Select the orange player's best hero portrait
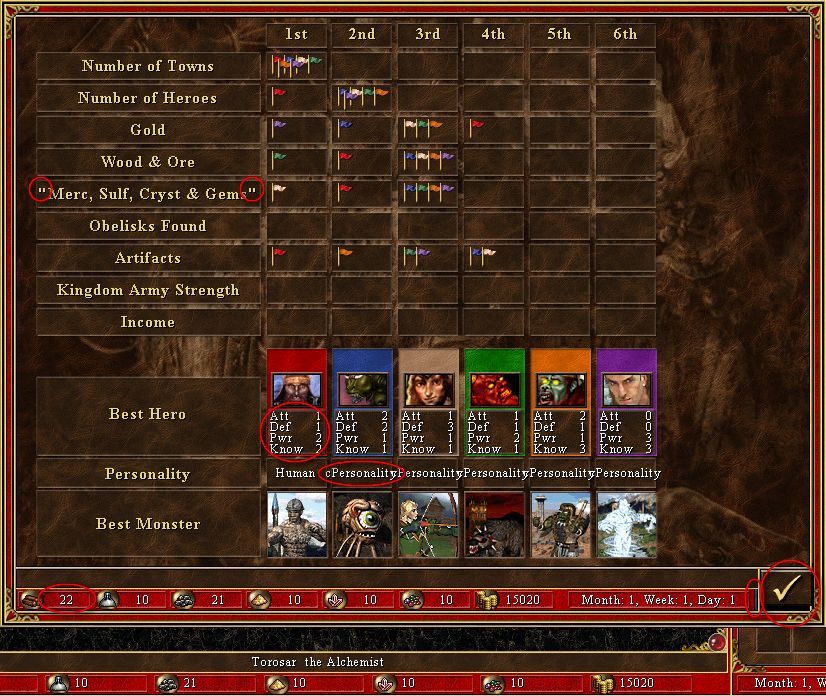Viewport: 826px width, 696px height. point(560,390)
